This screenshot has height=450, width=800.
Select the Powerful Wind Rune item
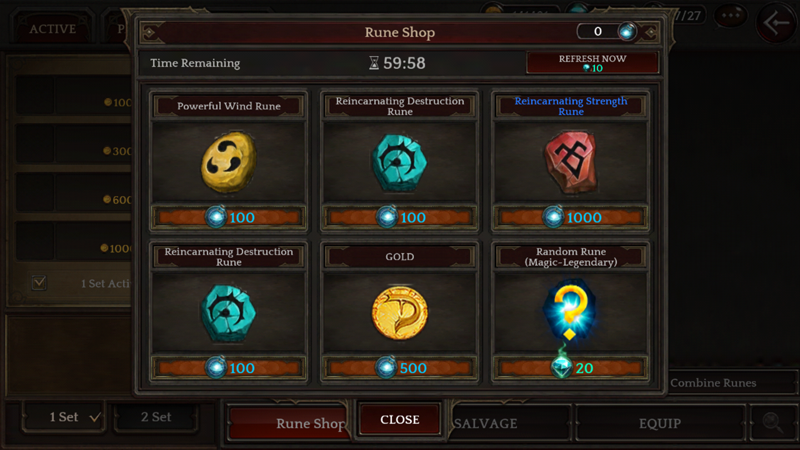(x=229, y=158)
